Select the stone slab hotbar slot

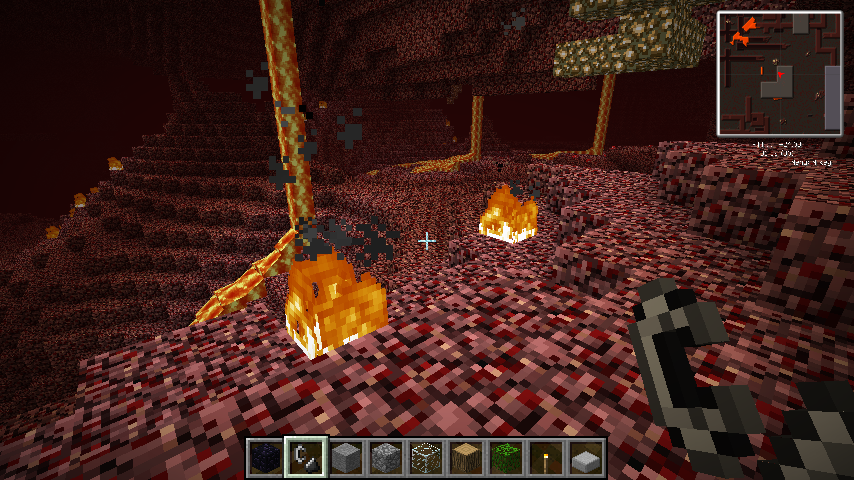pyautogui.click(x=586, y=458)
